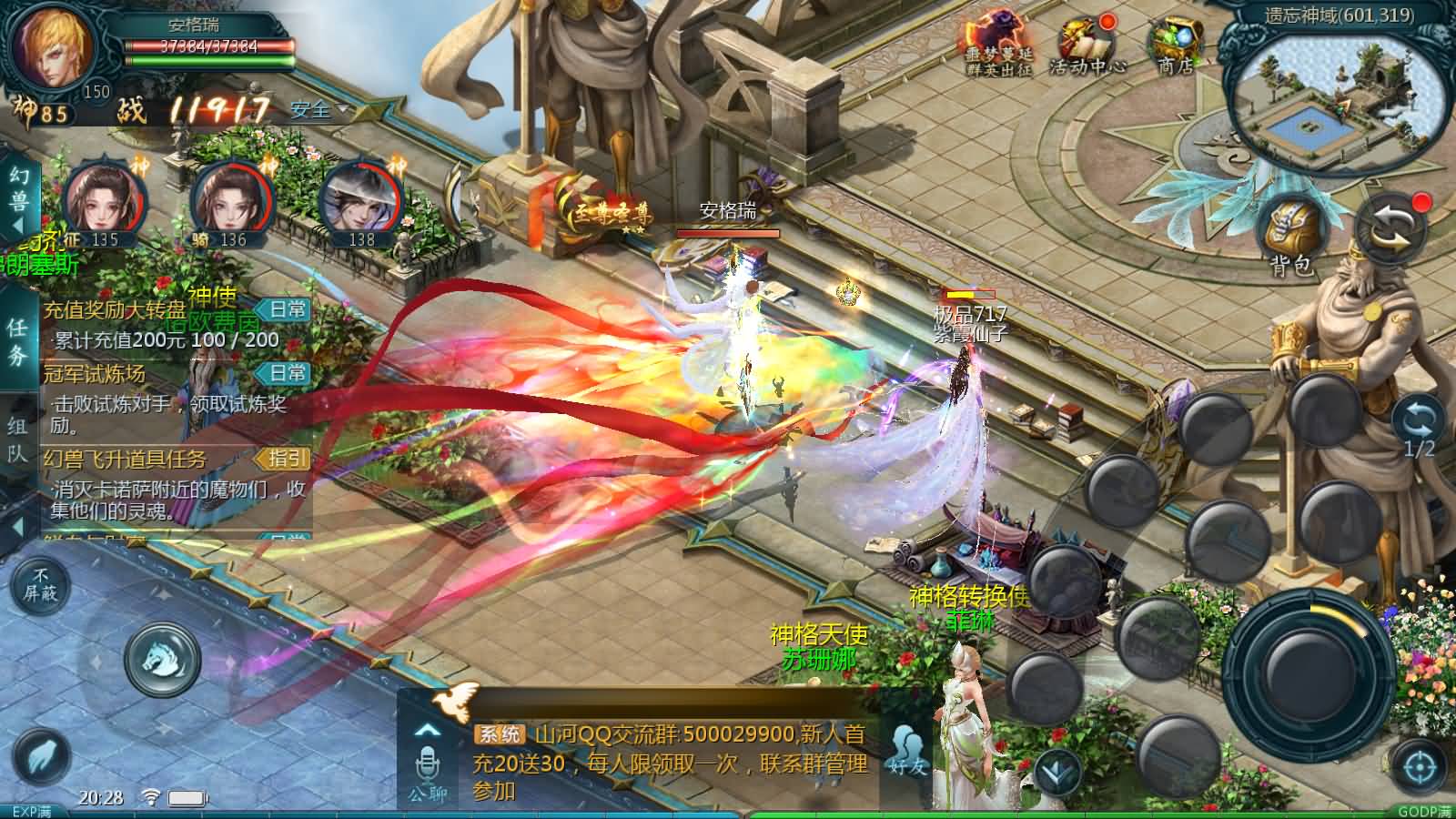Open the 商店 shop
The height and width of the screenshot is (819, 1456).
pos(1174,45)
